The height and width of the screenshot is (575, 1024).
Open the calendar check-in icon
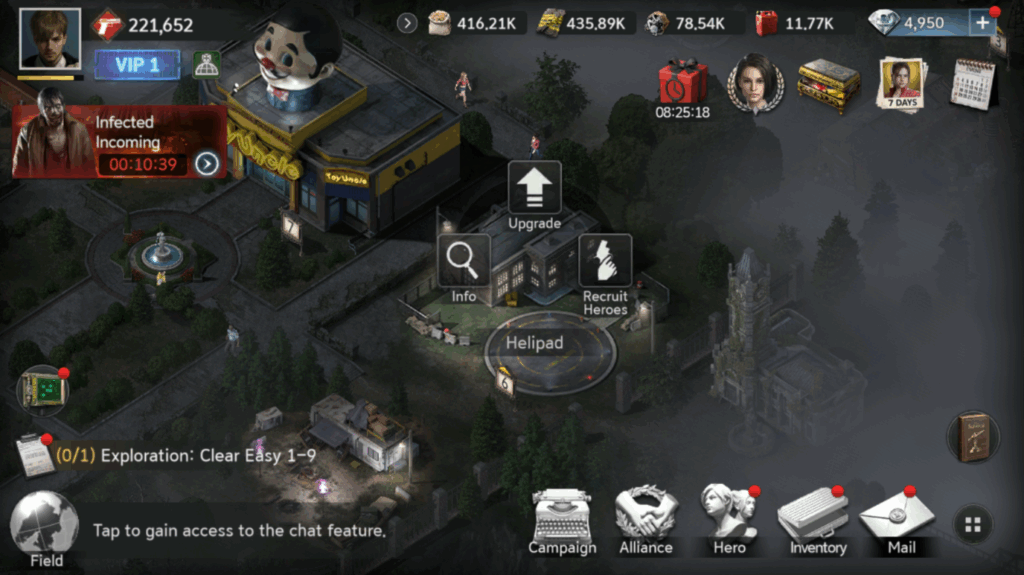(970, 83)
